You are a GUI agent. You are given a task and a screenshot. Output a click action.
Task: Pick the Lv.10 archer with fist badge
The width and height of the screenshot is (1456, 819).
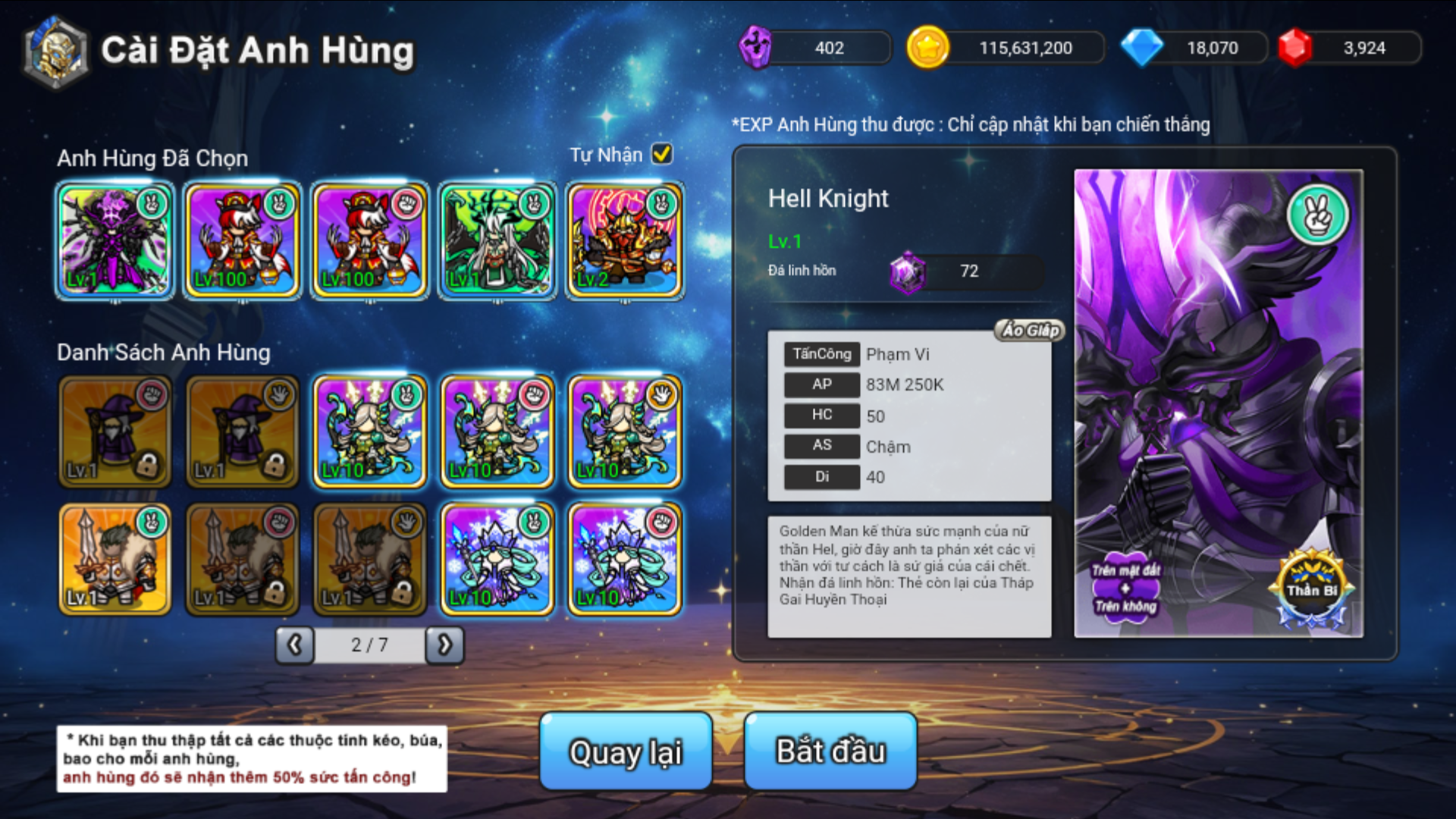tap(497, 431)
